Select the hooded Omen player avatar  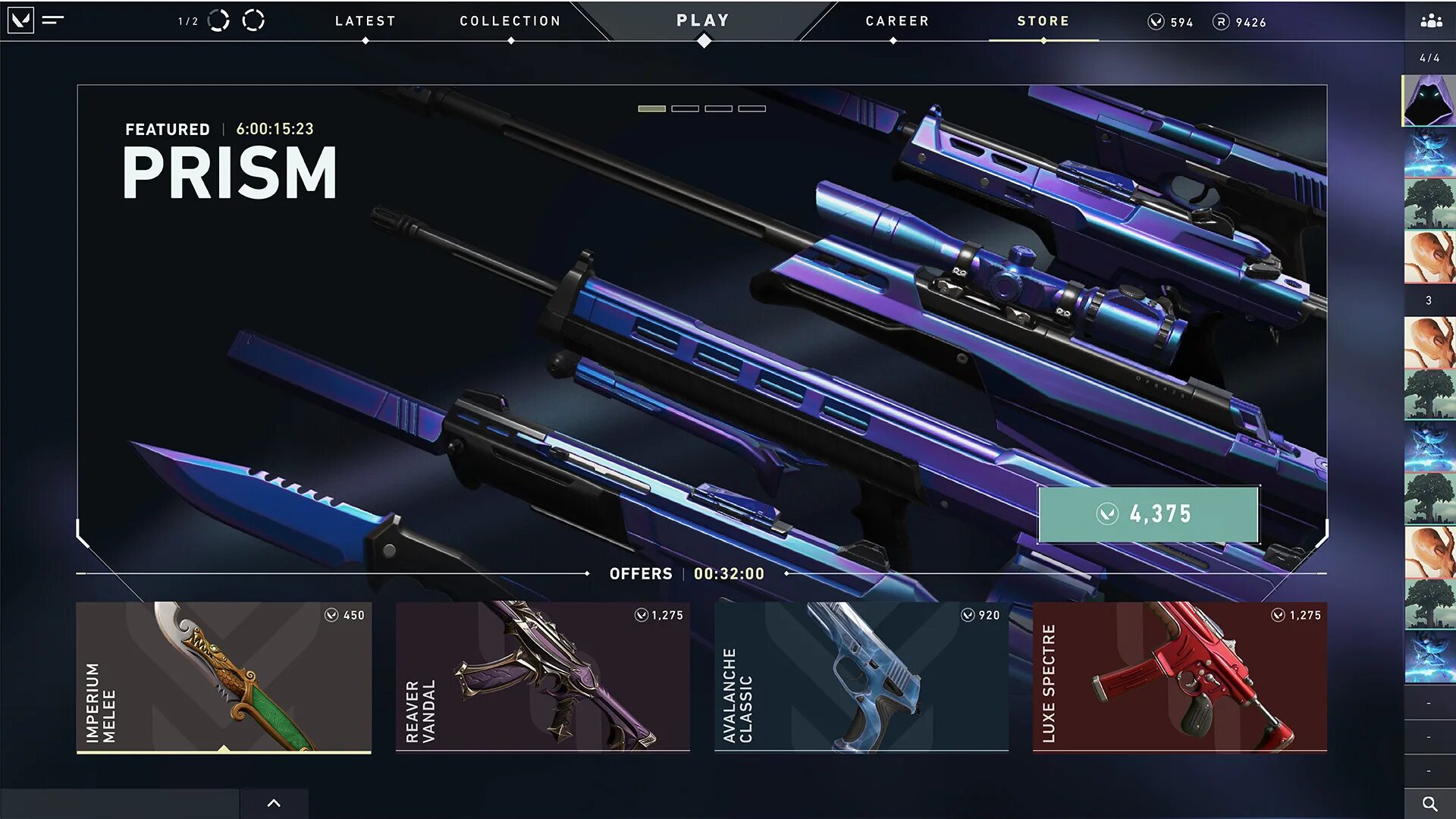coord(1429,100)
